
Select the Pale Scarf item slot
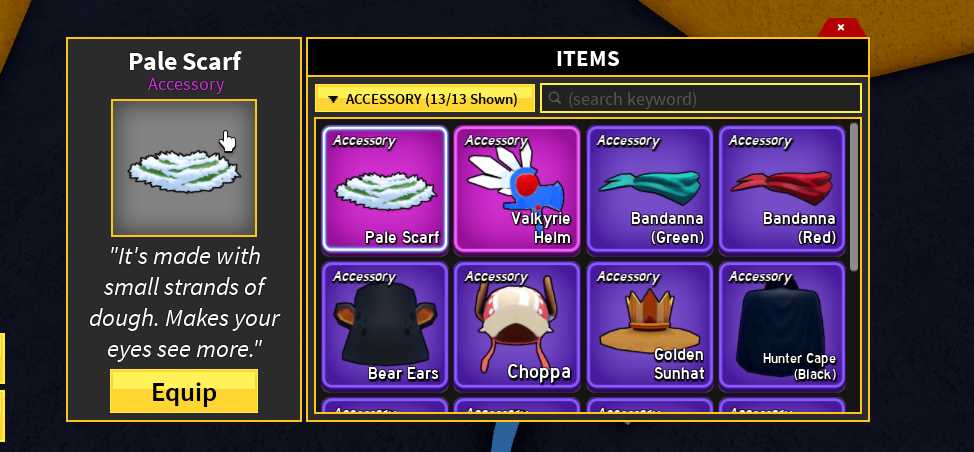385,189
